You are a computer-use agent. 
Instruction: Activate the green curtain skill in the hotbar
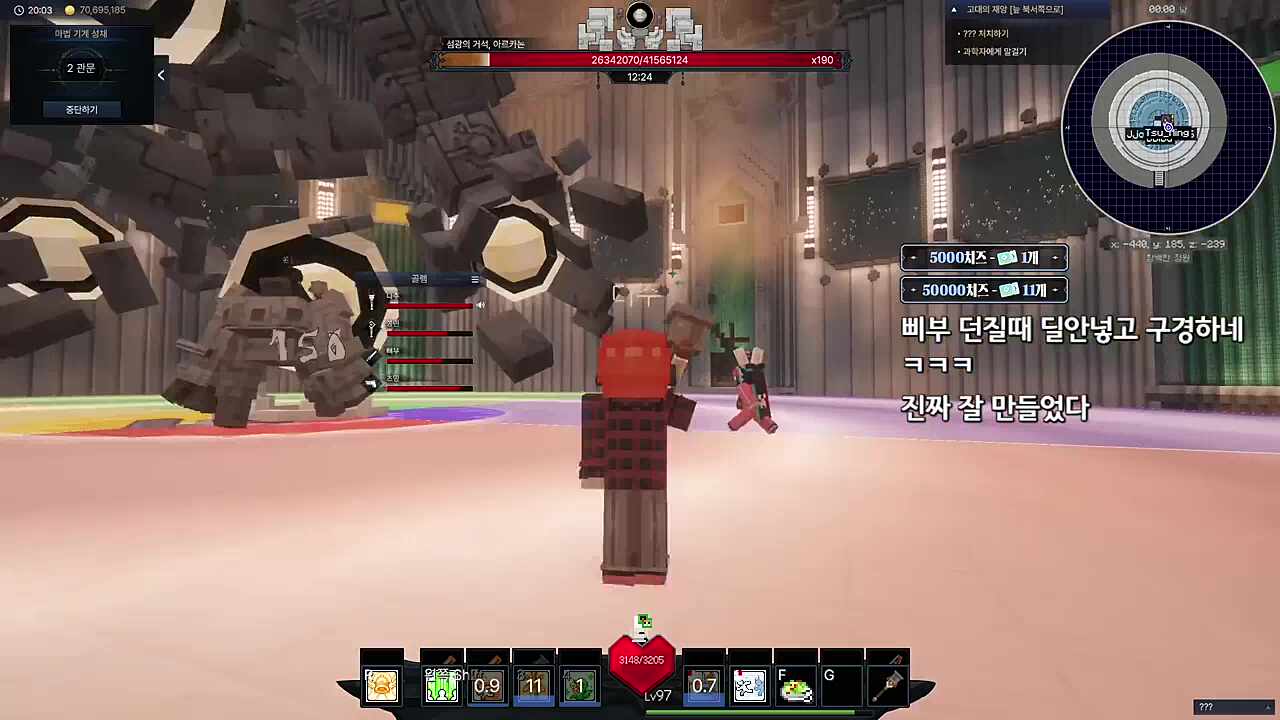pos(442,685)
